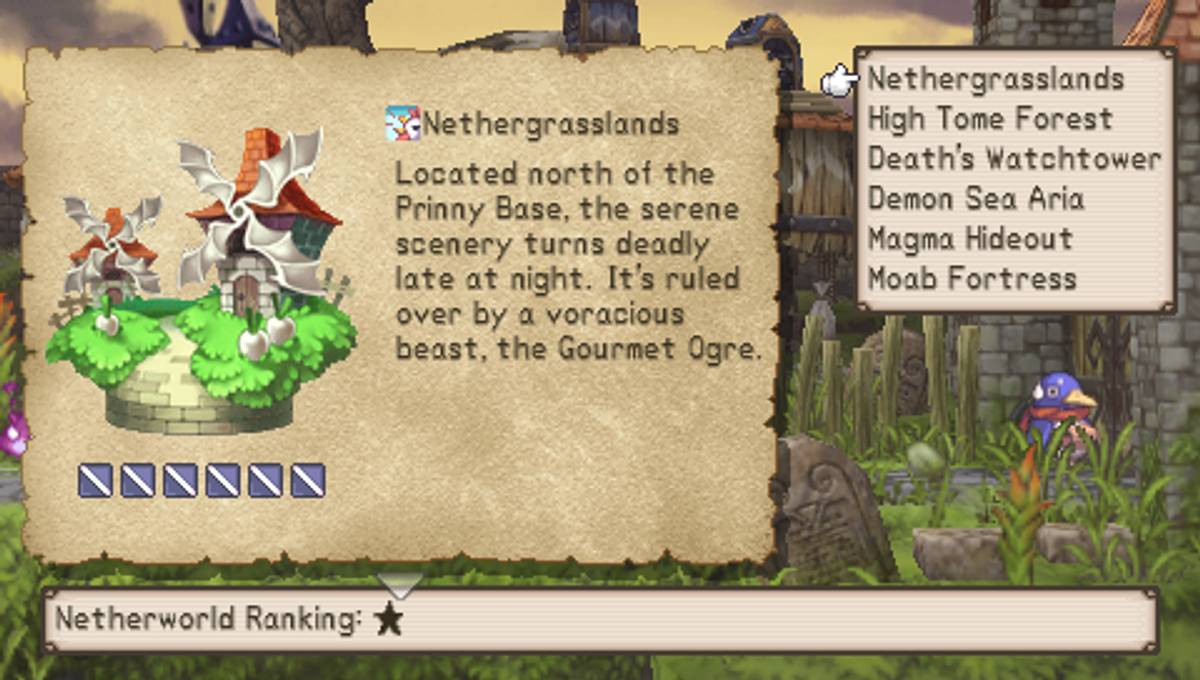Select the Demon Sea Aria stage
Screen dimensions: 1200x680
(975, 199)
